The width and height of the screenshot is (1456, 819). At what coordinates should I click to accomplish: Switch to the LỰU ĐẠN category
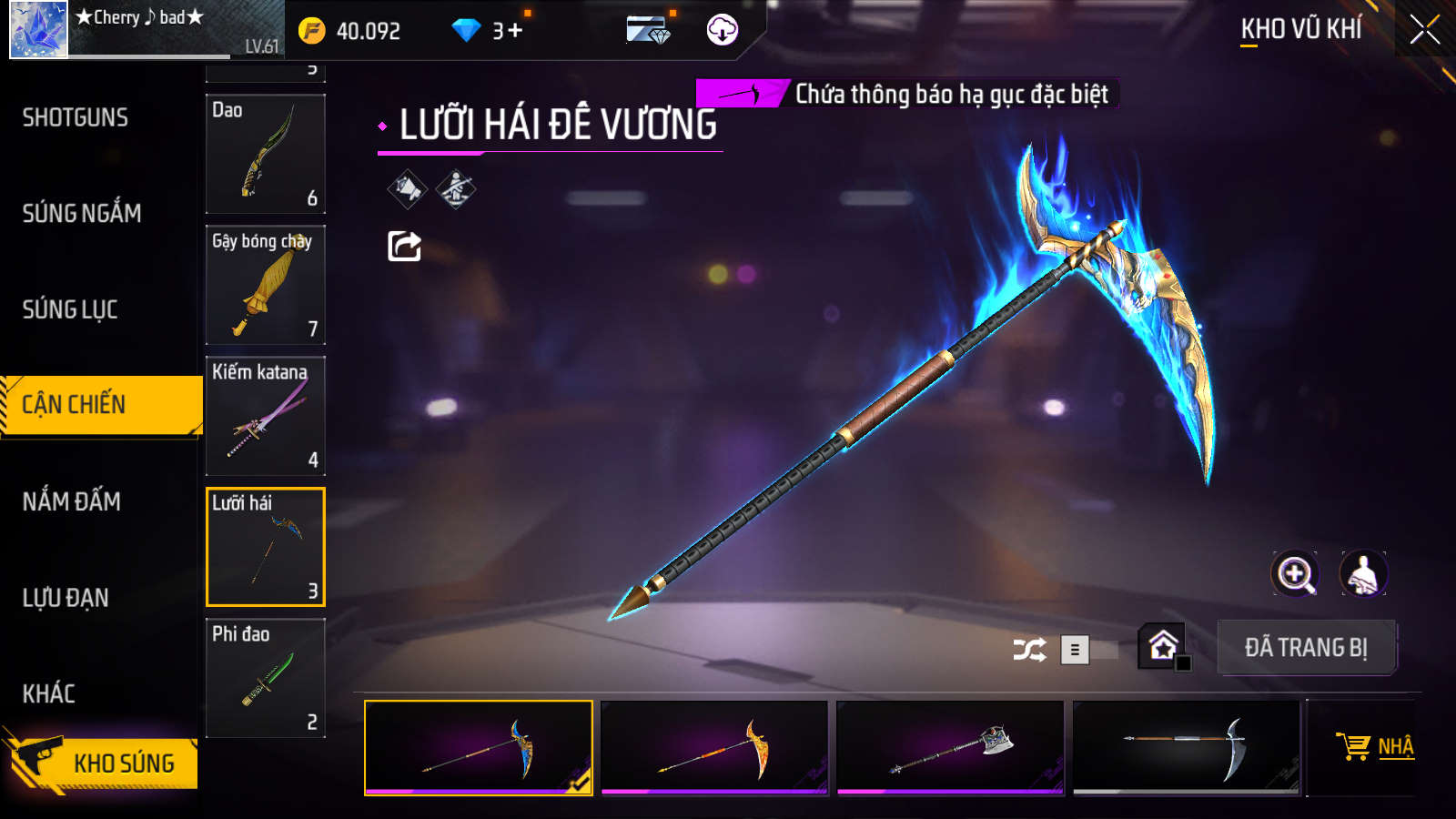(66, 598)
